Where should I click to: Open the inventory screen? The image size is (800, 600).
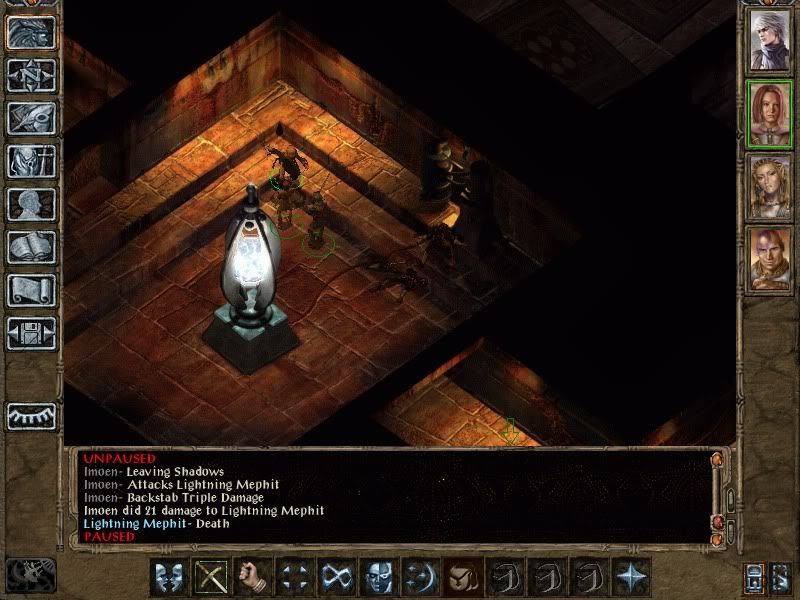(31, 161)
